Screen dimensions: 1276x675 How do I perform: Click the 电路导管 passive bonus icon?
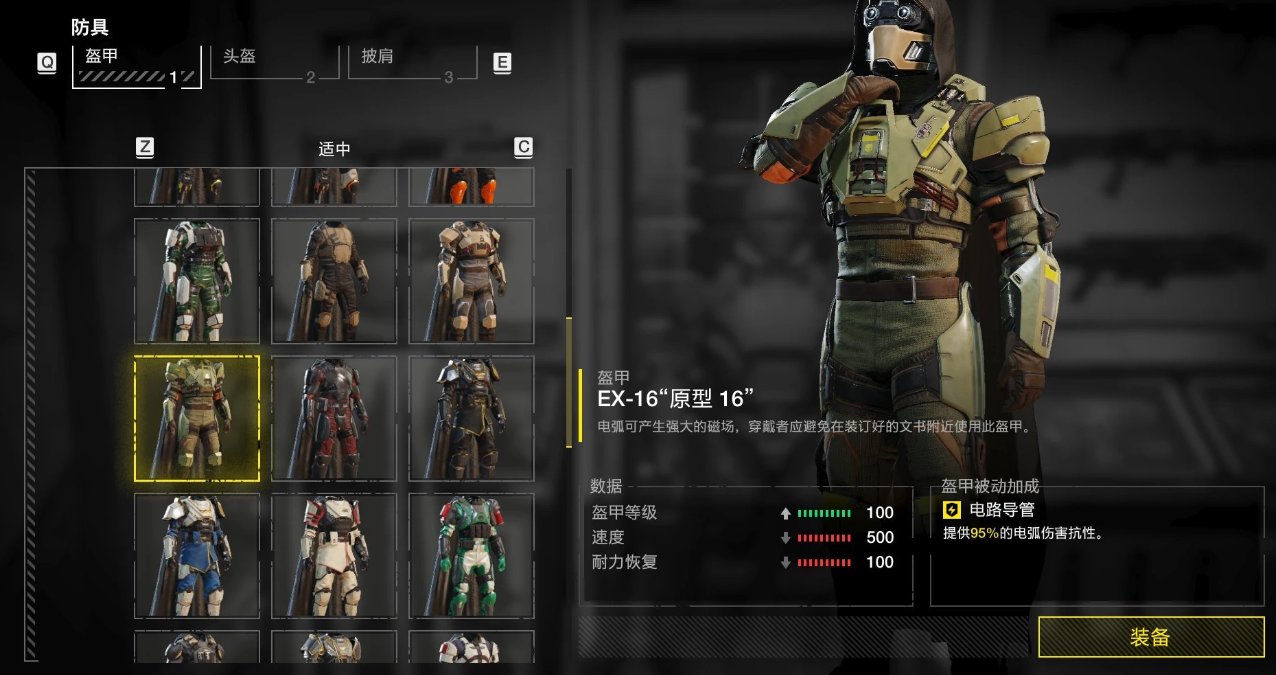pyautogui.click(x=952, y=511)
